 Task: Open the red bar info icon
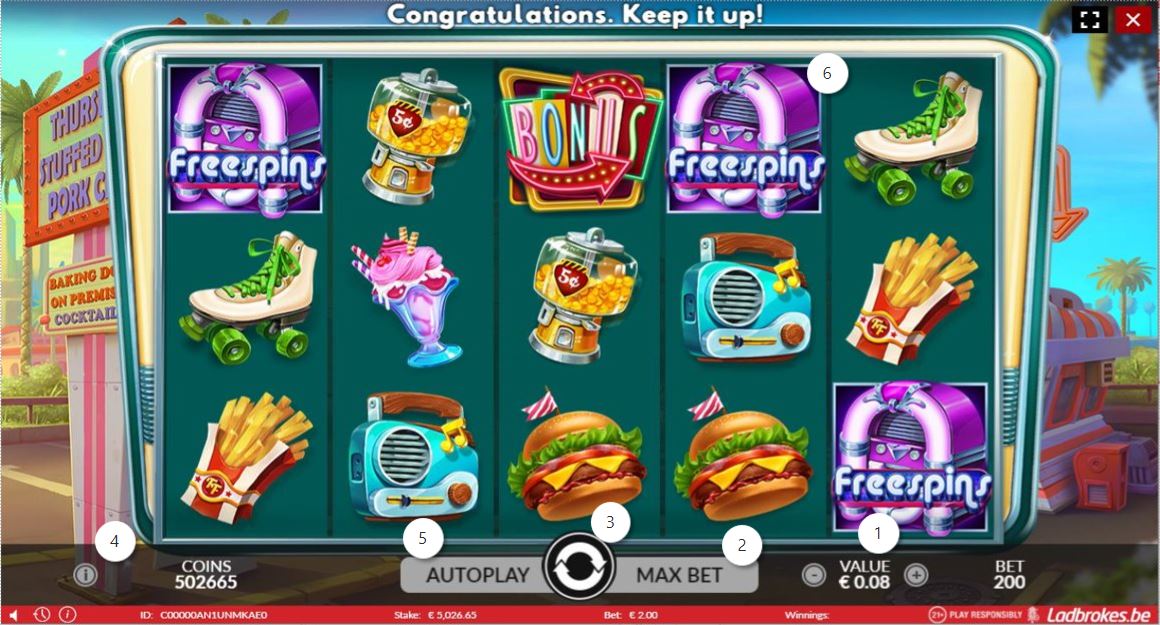click(67, 614)
